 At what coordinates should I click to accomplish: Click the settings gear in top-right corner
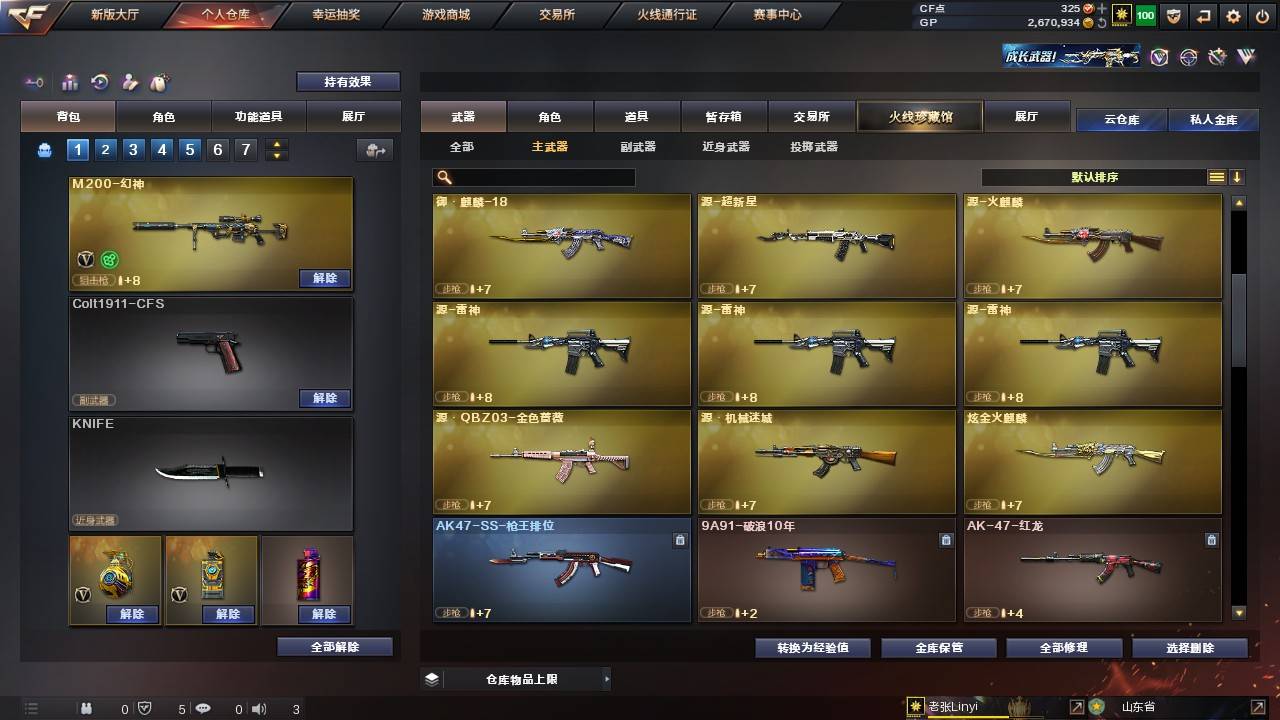click(x=1233, y=16)
